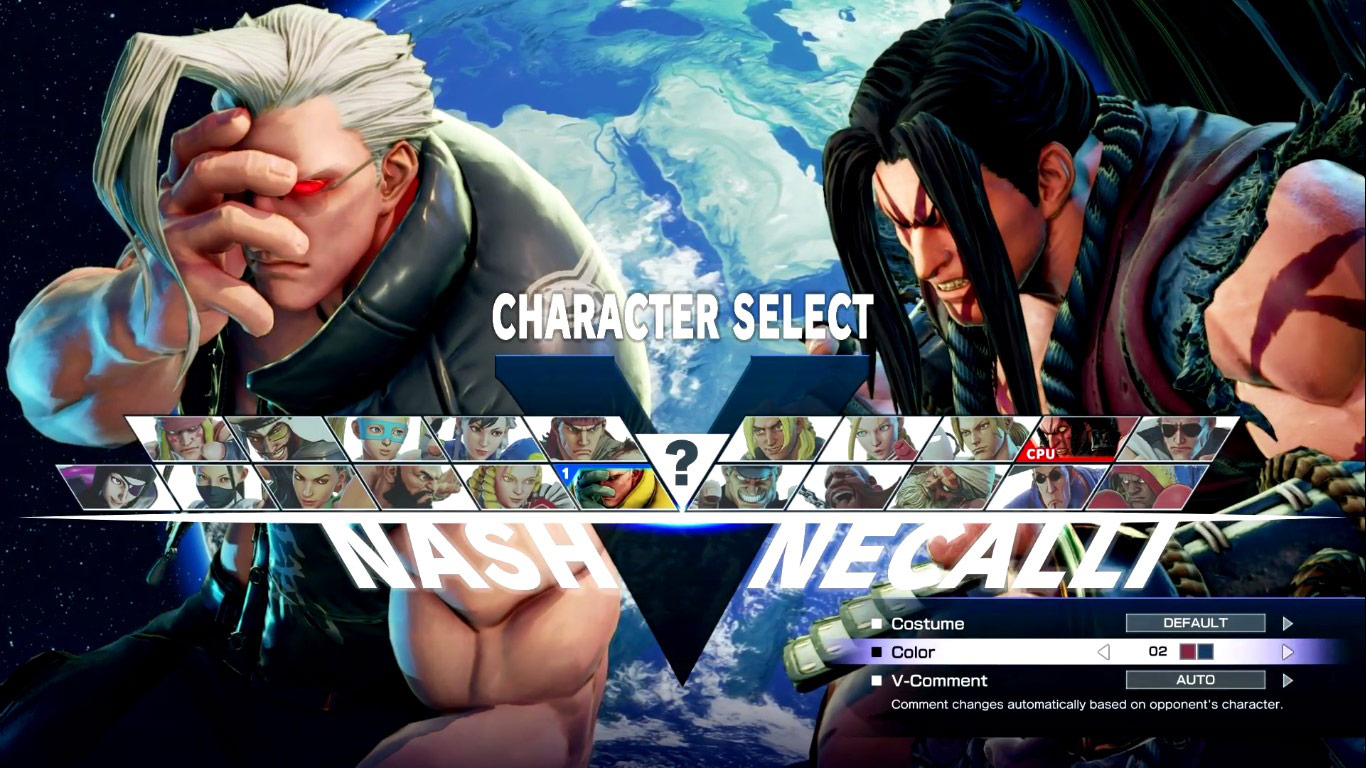Advance V-Comment setting with right arrow
Screen dimensions: 1366x768
1289,680
